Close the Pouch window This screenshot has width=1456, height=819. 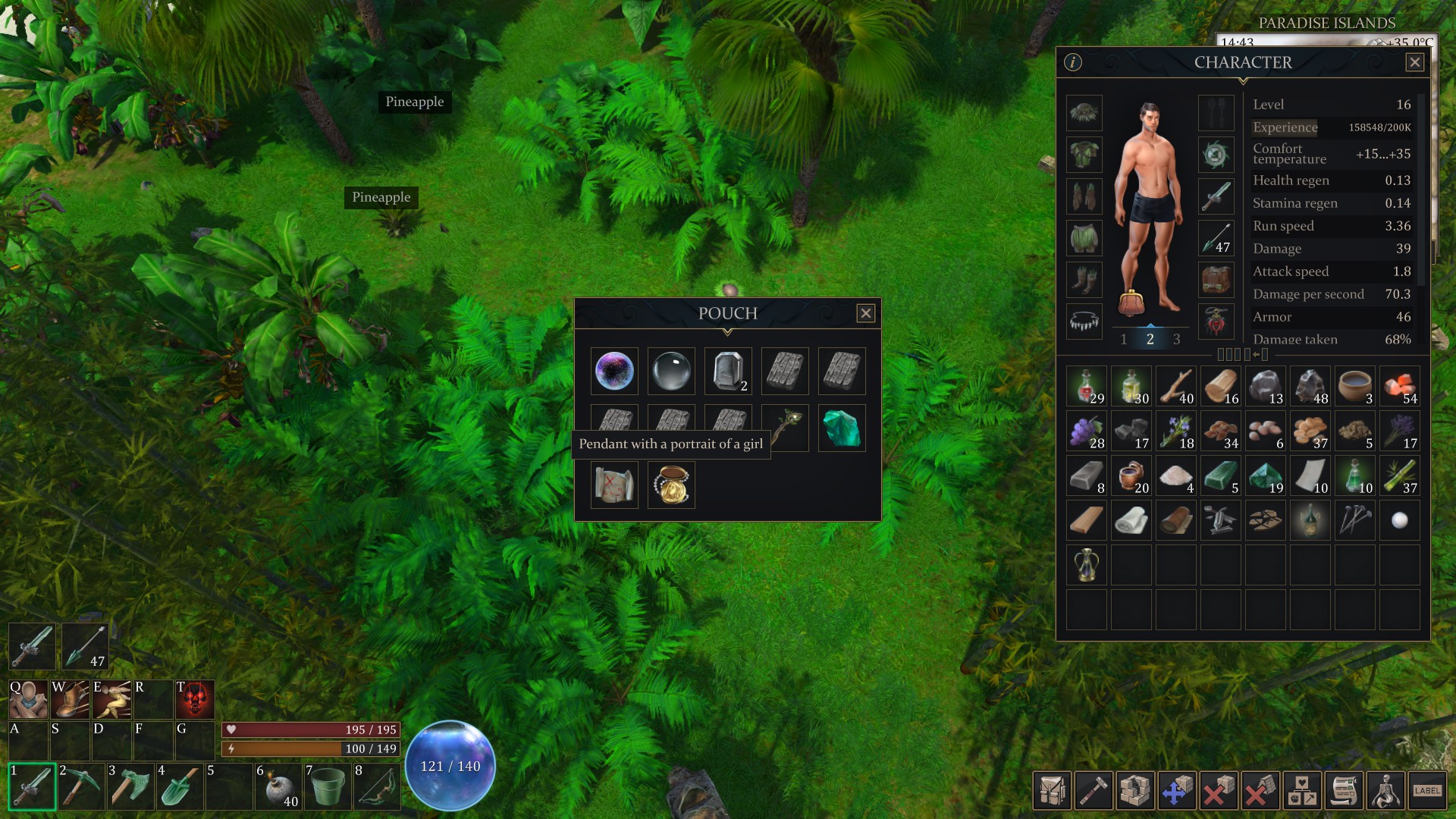[x=865, y=313]
